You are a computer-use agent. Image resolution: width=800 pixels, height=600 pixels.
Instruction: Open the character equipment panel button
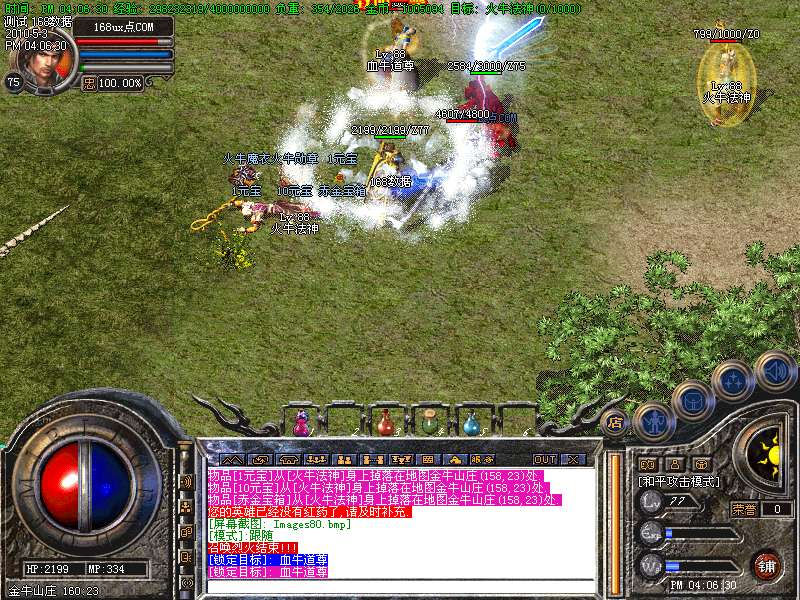pos(653,422)
